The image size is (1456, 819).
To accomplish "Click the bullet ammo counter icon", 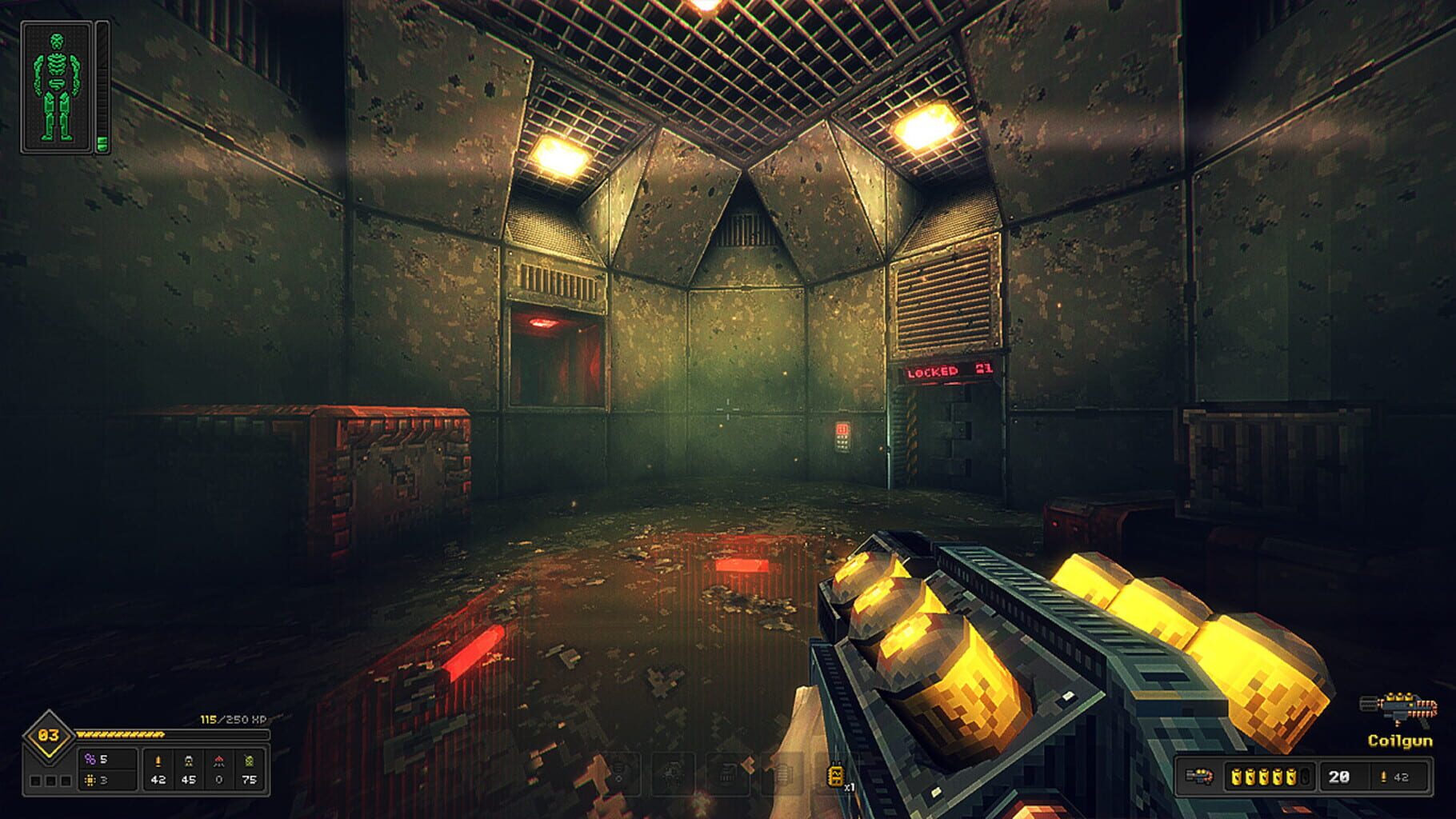I will tap(158, 761).
